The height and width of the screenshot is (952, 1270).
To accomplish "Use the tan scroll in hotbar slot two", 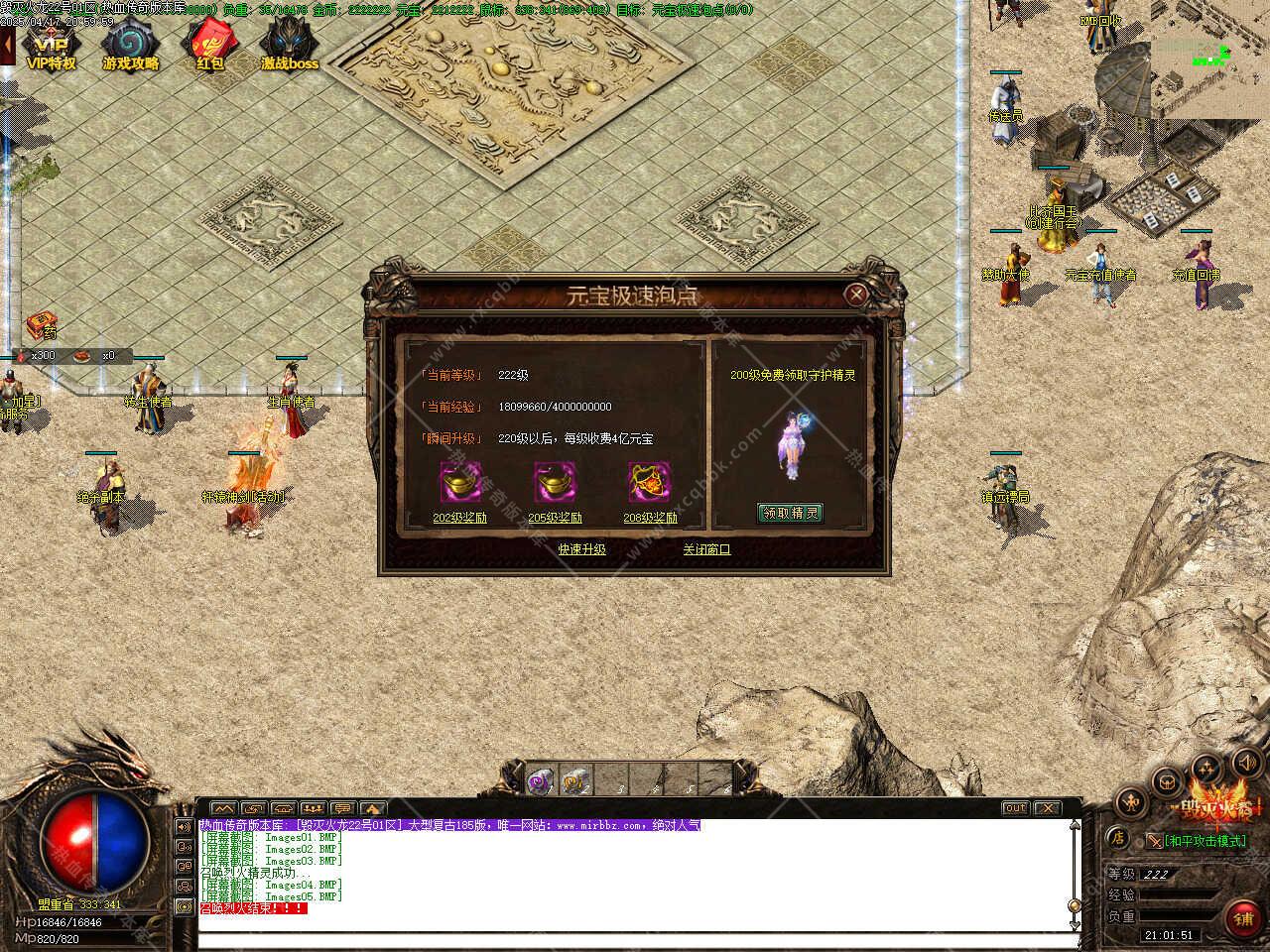I will tap(576, 779).
